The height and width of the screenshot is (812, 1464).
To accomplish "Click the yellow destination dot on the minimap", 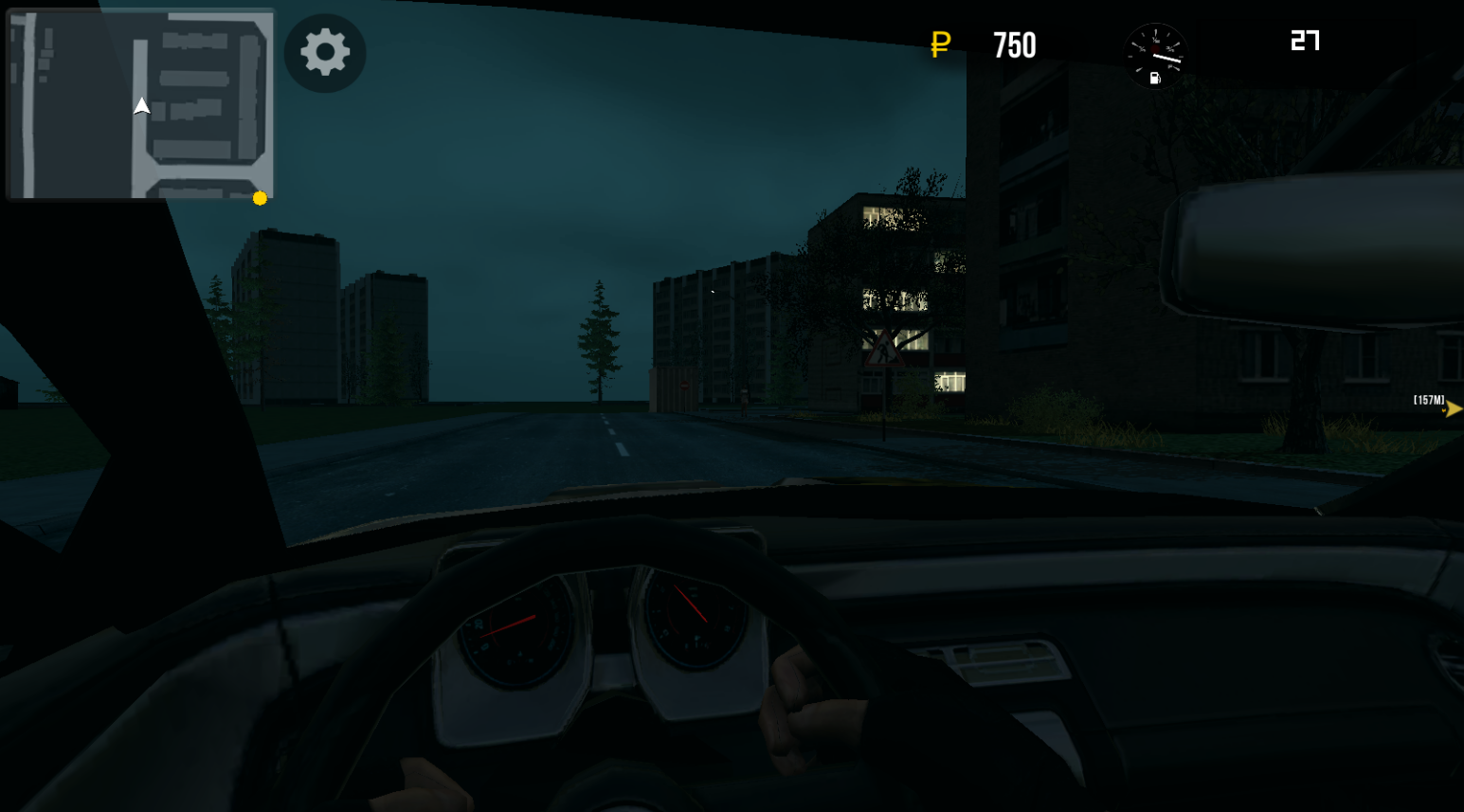I will (x=258, y=199).
